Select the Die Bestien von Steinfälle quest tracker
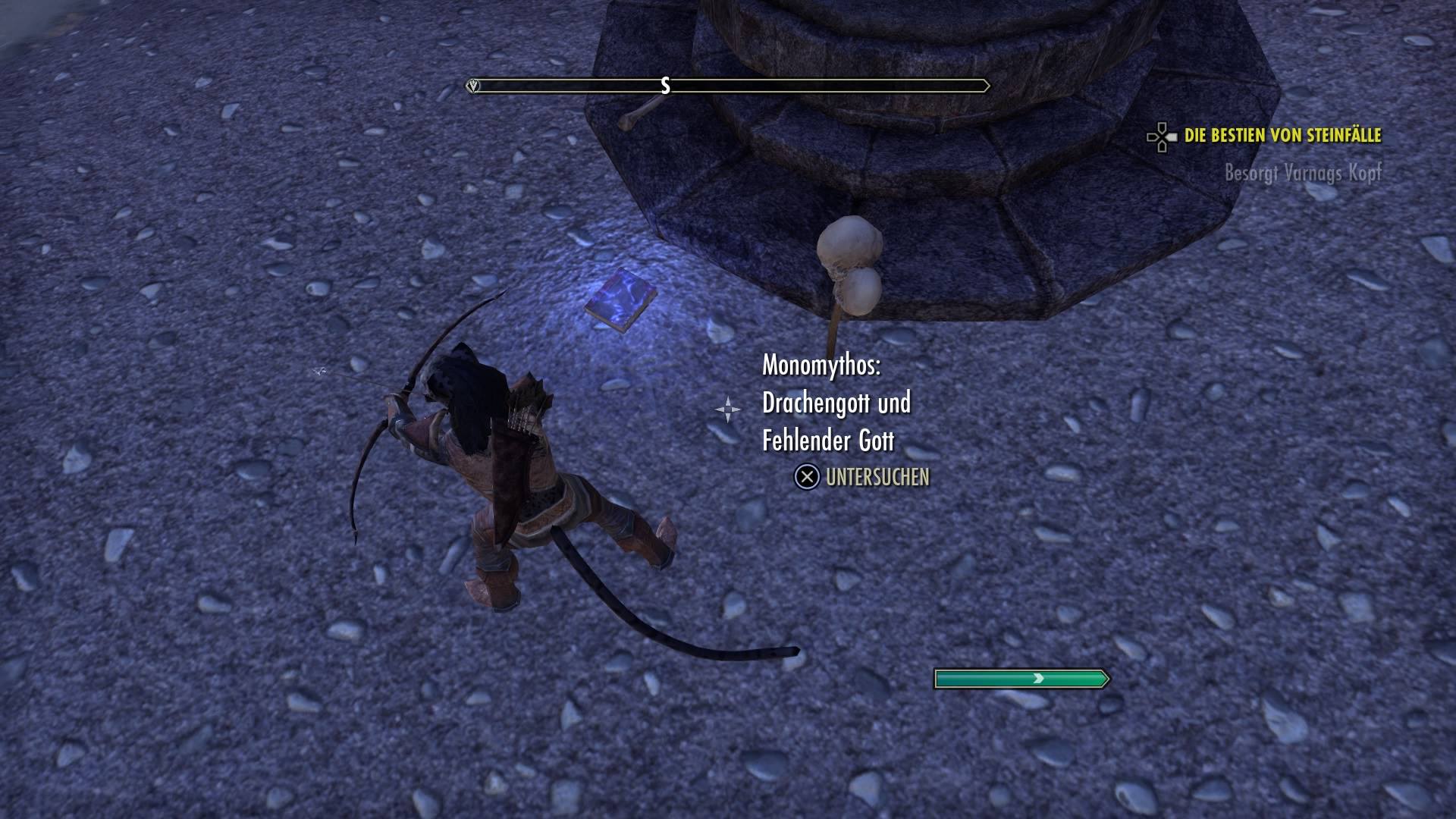1456x819 pixels. pos(1282,136)
